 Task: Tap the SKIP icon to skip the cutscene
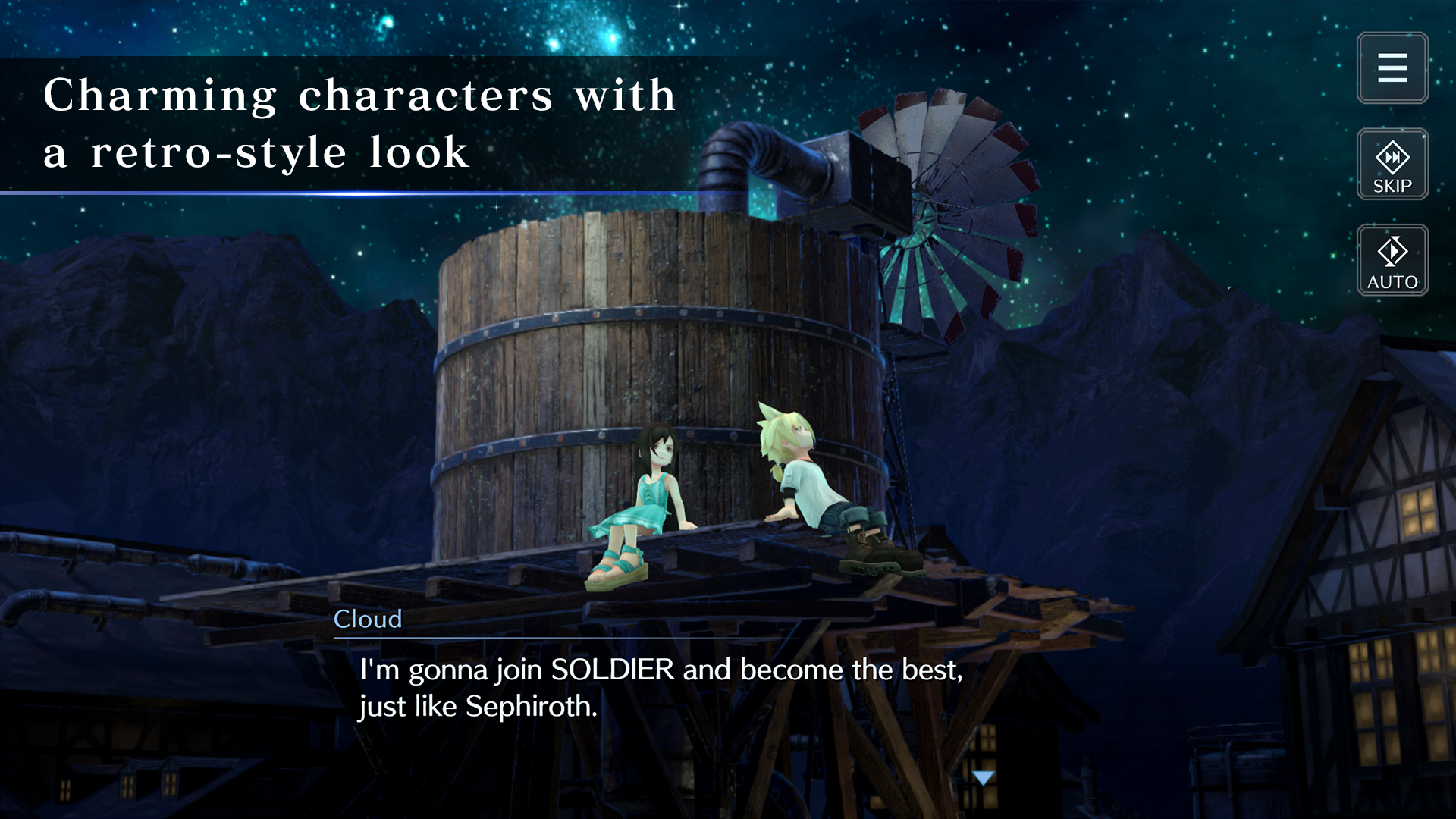(1392, 164)
